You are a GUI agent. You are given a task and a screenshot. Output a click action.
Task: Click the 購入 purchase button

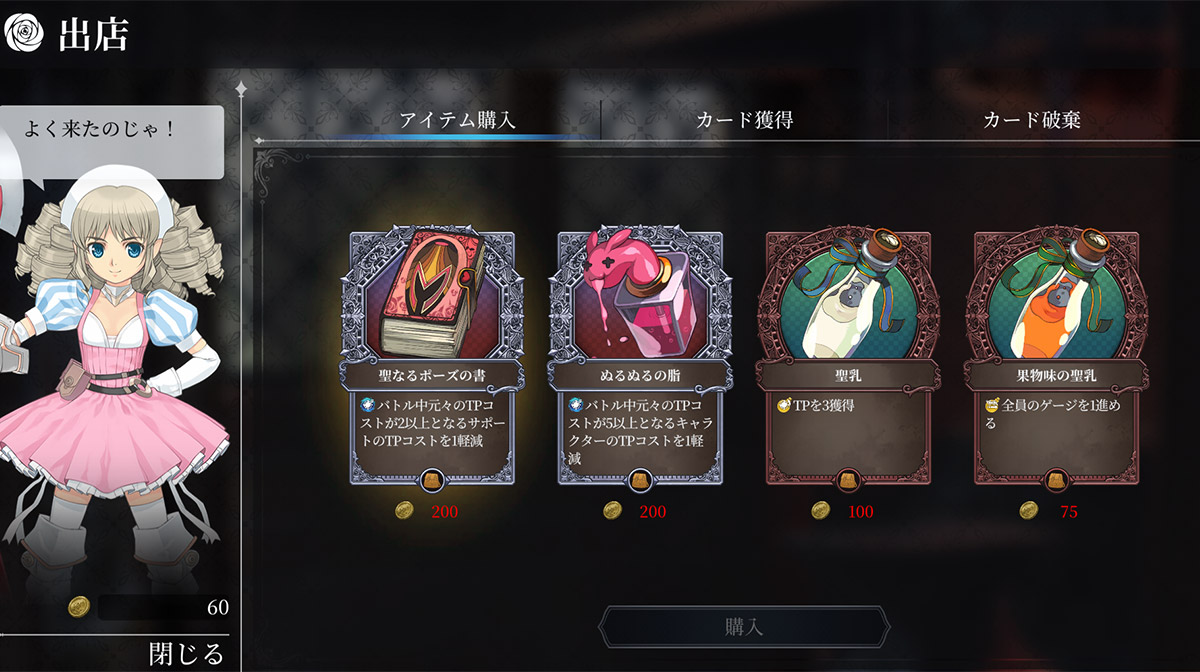744,627
